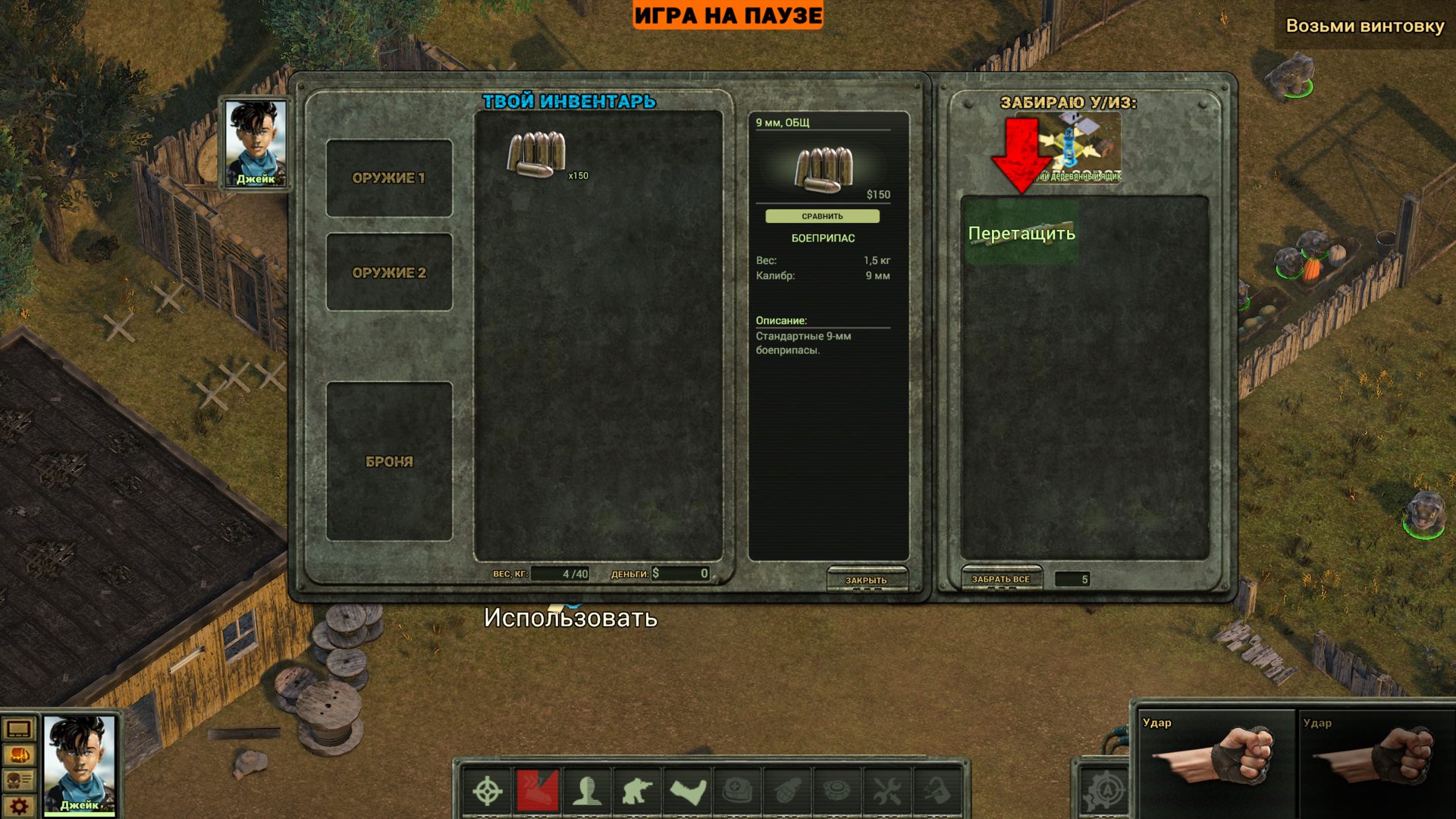
Task: Open the monitor screen icon
Action: click(19, 730)
